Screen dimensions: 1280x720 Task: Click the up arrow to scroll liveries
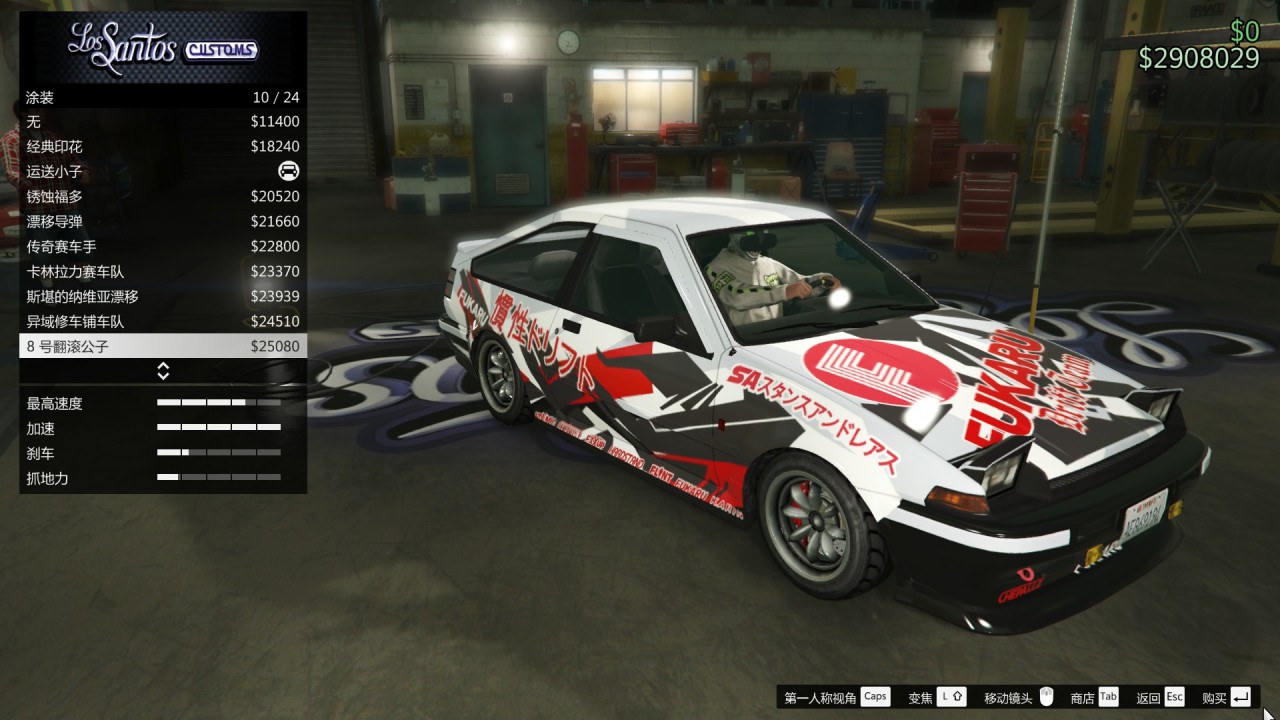click(x=161, y=366)
